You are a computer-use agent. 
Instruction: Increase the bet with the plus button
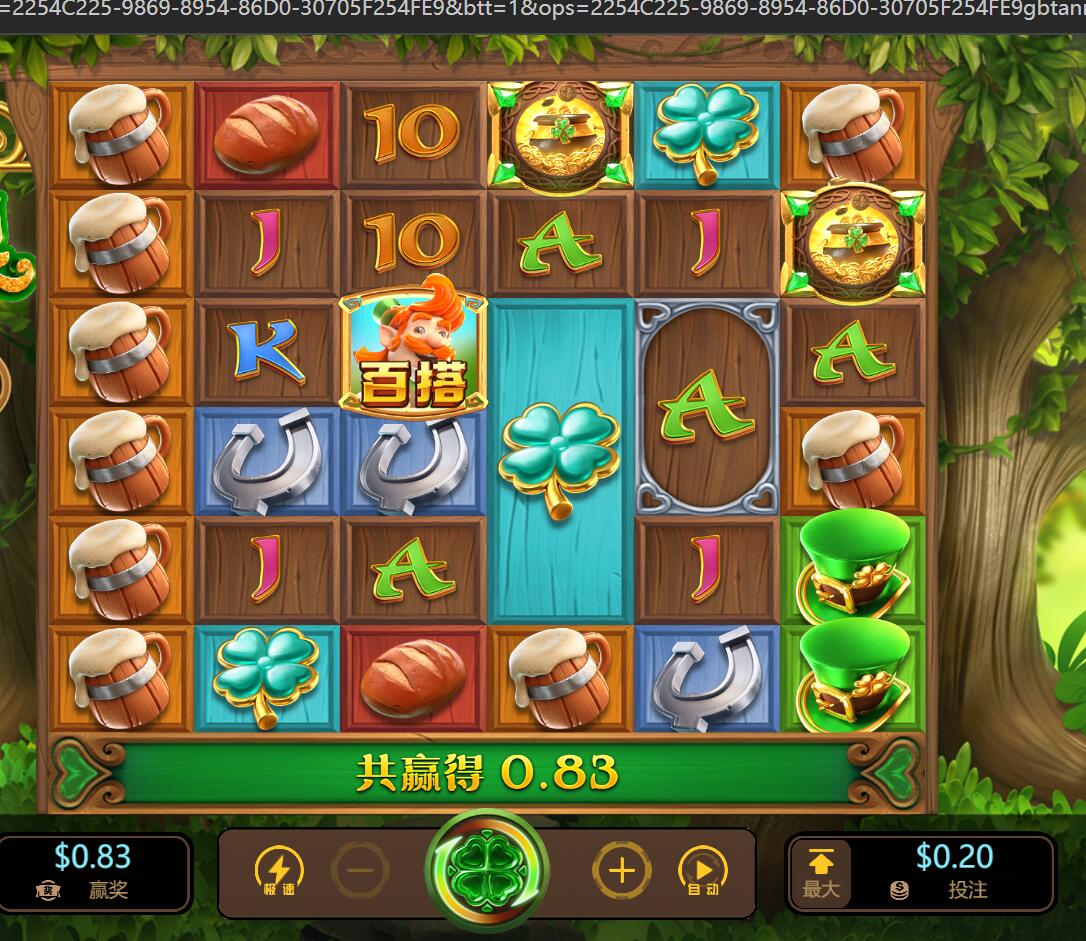coord(621,870)
